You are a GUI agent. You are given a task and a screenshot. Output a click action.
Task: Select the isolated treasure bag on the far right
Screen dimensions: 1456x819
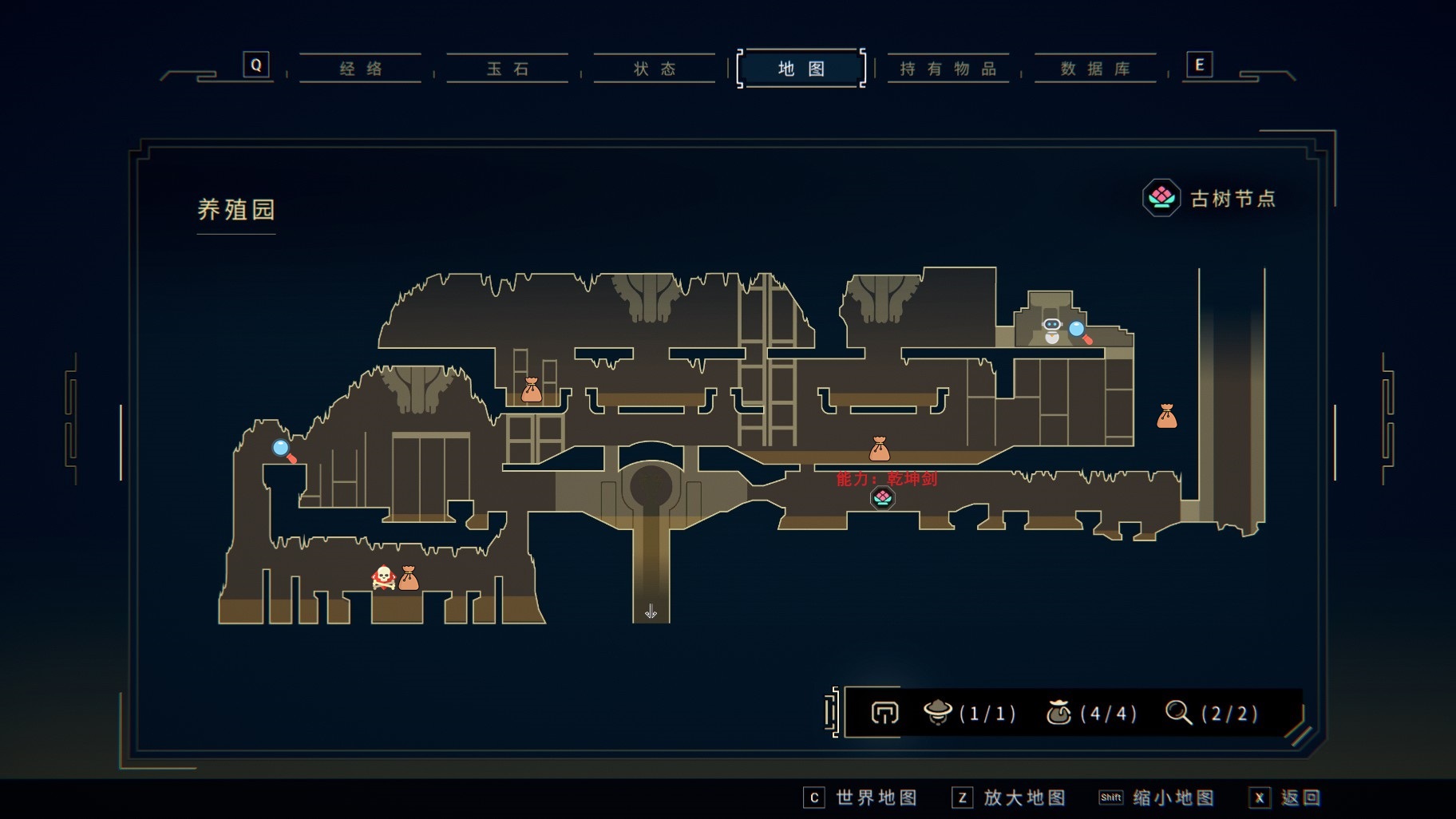pyautogui.click(x=1167, y=416)
